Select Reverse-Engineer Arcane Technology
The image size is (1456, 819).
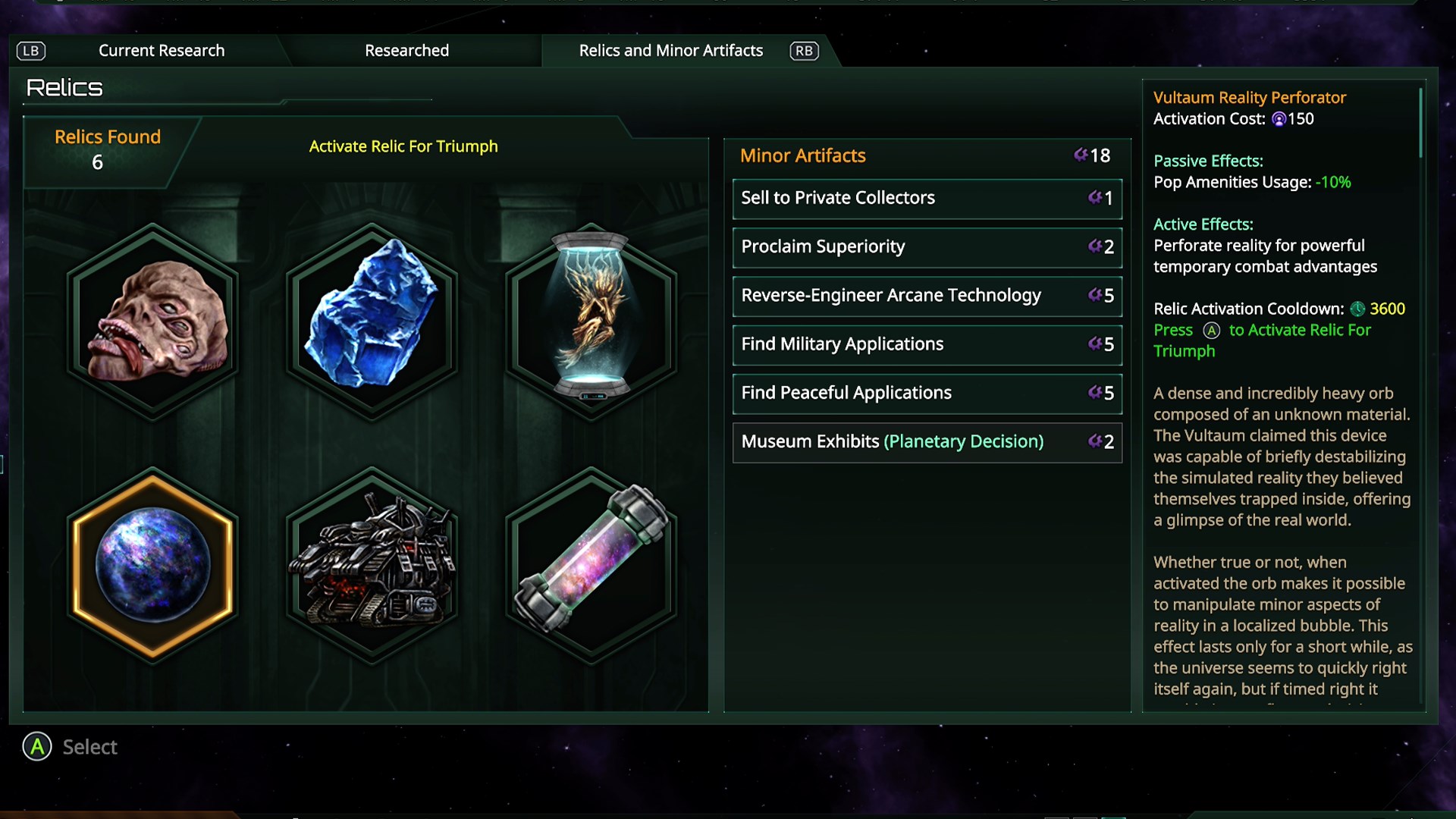click(927, 296)
